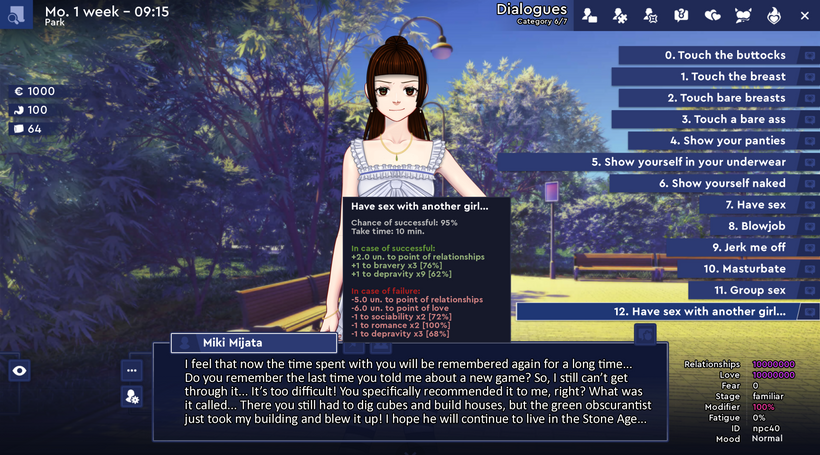The width and height of the screenshot is (820, 455).
Task: Toggle the eye visibility button
Action: (x=20, y=371)
